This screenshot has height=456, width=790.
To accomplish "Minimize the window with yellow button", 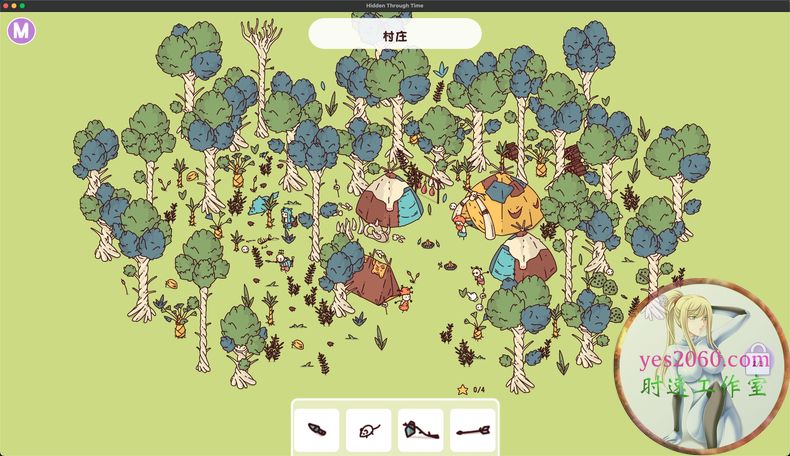I will click(14, 6).
